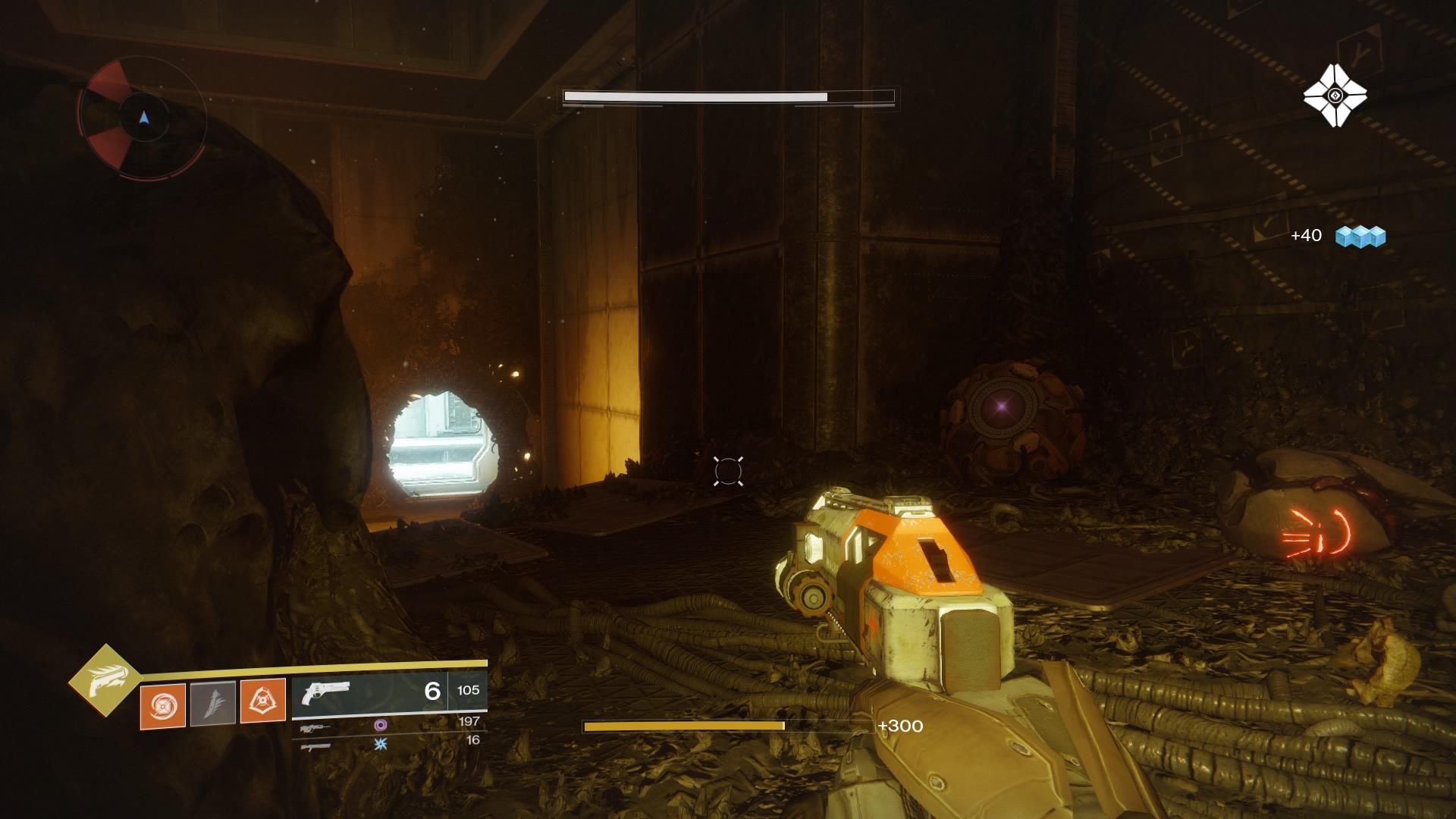Click the radar in the top-left corner
1456x819 pixels.
[143, 118]
